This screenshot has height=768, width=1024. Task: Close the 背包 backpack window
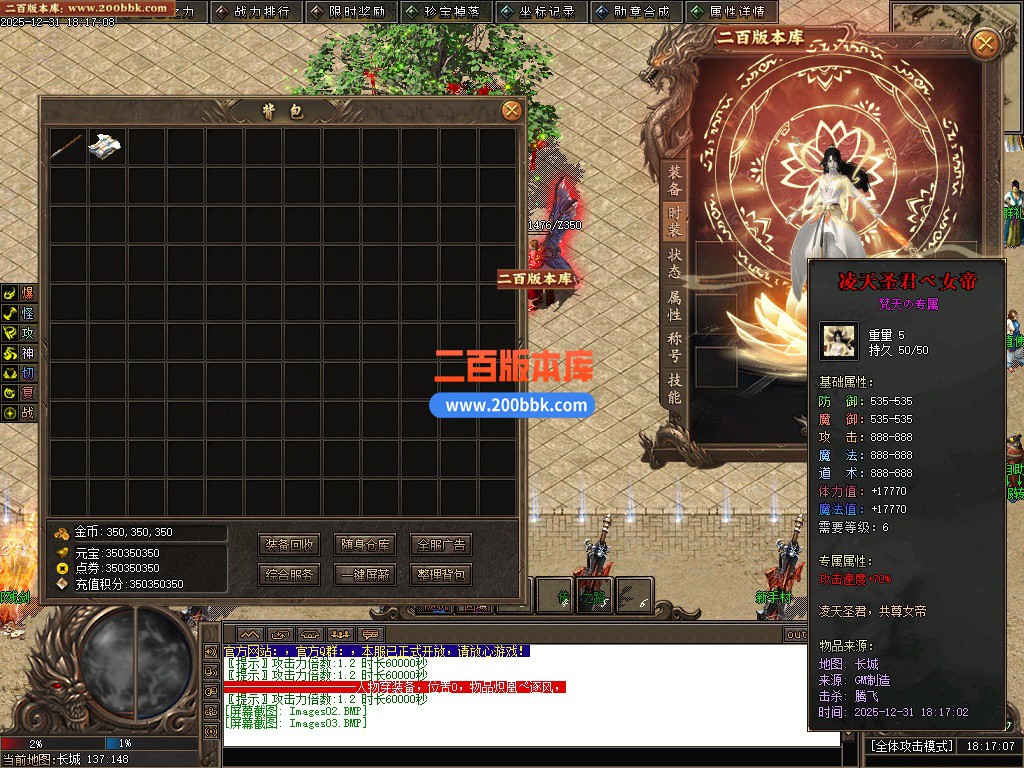(511, 110)
